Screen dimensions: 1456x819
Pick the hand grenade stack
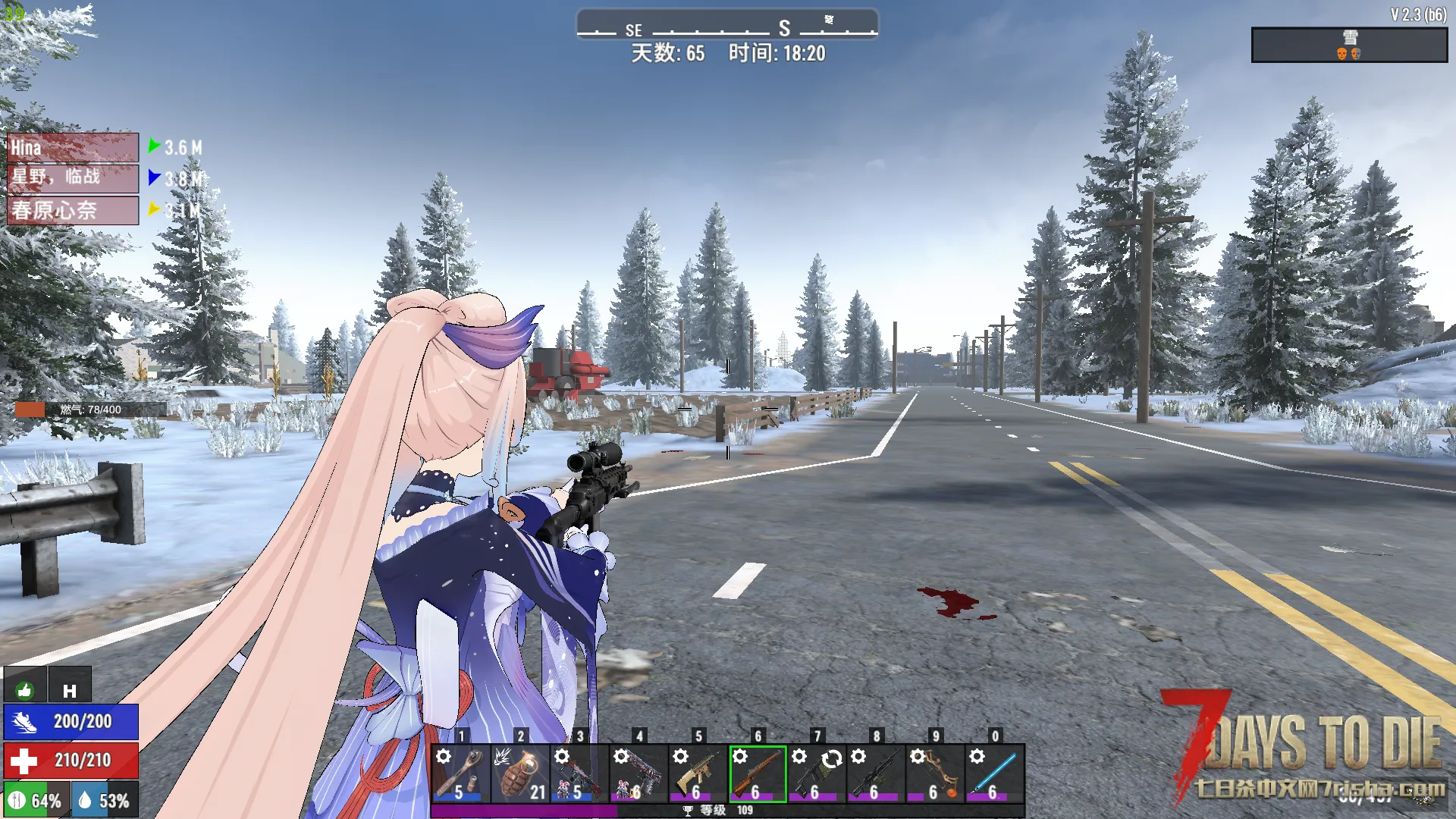tap(519, 773)
